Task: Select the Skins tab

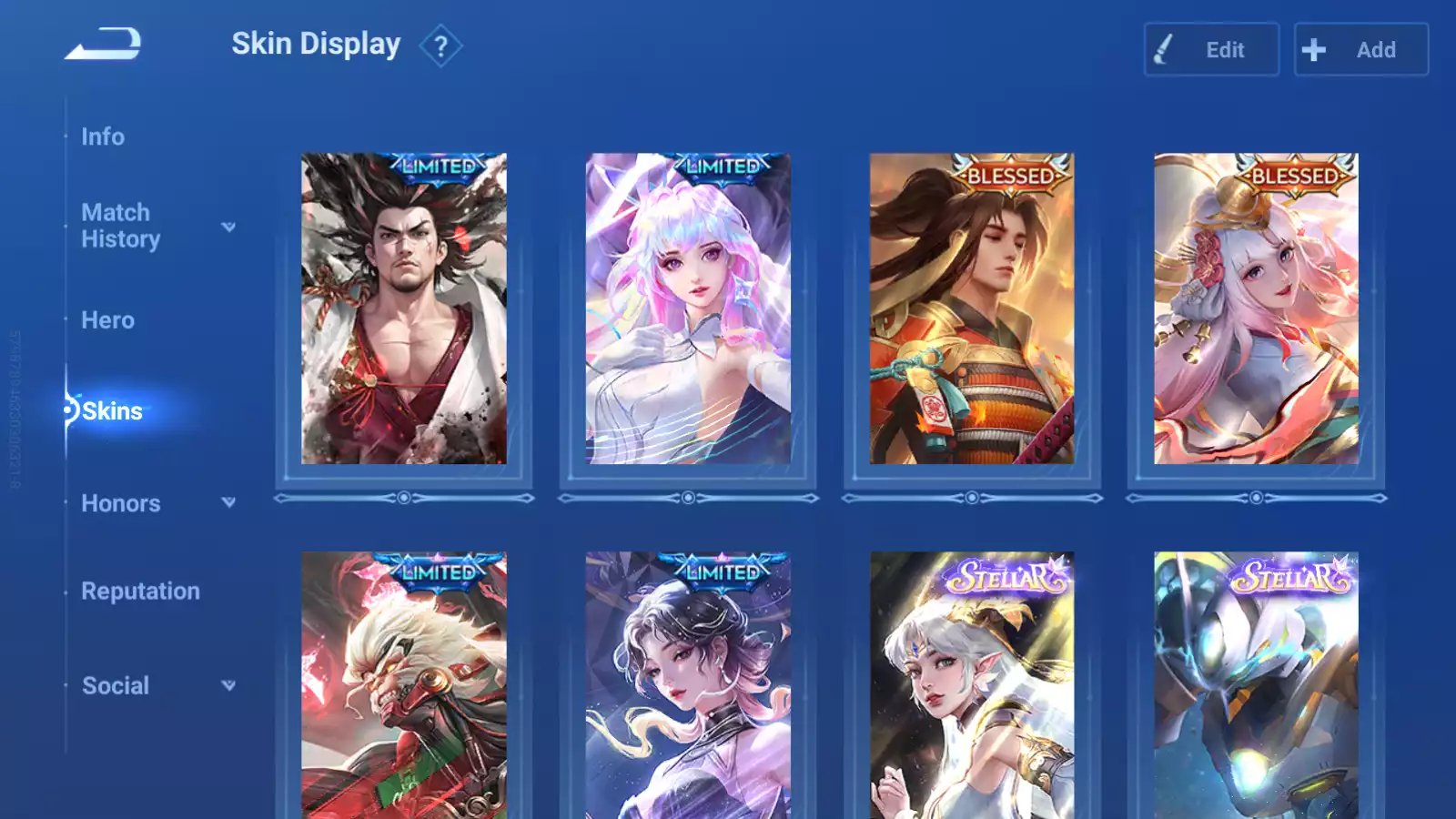Action: tap(112, 411)
